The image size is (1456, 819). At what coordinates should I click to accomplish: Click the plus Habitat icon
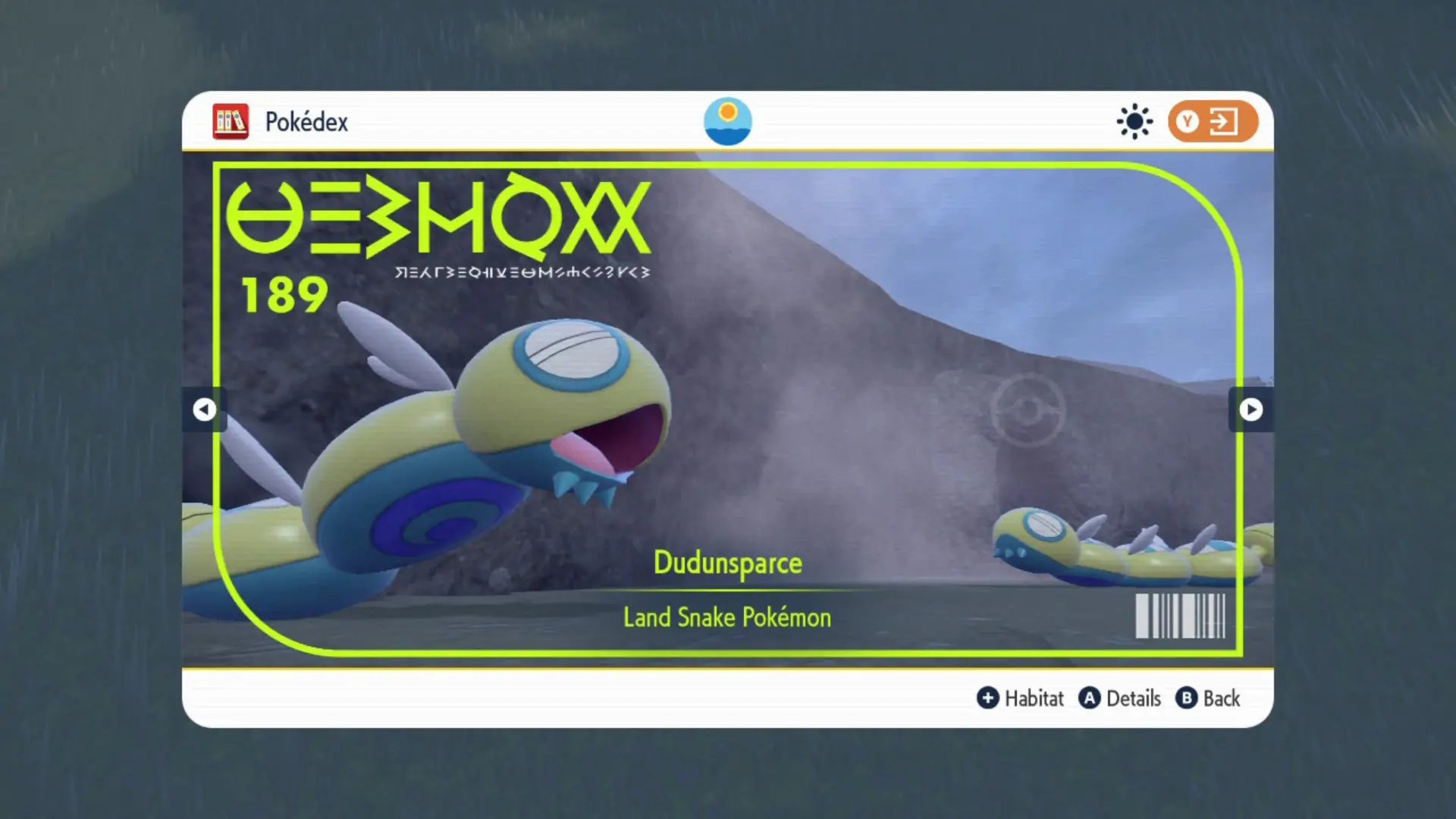988,698
